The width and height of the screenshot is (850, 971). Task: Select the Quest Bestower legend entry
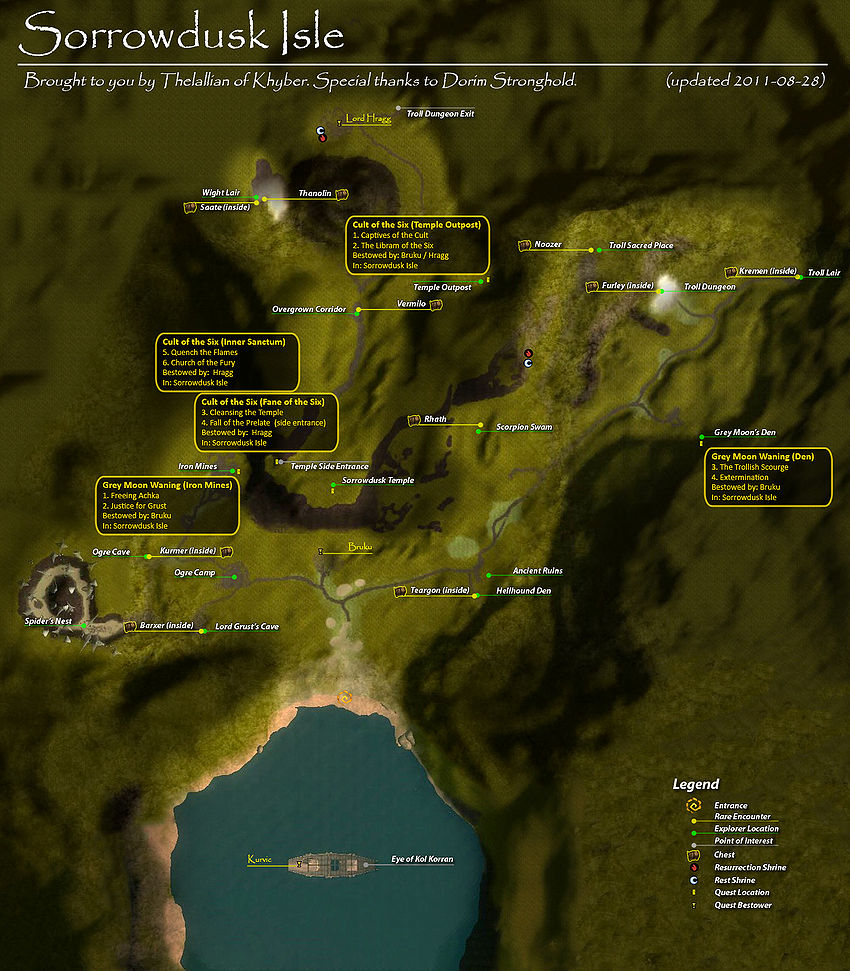coord(743,905)
